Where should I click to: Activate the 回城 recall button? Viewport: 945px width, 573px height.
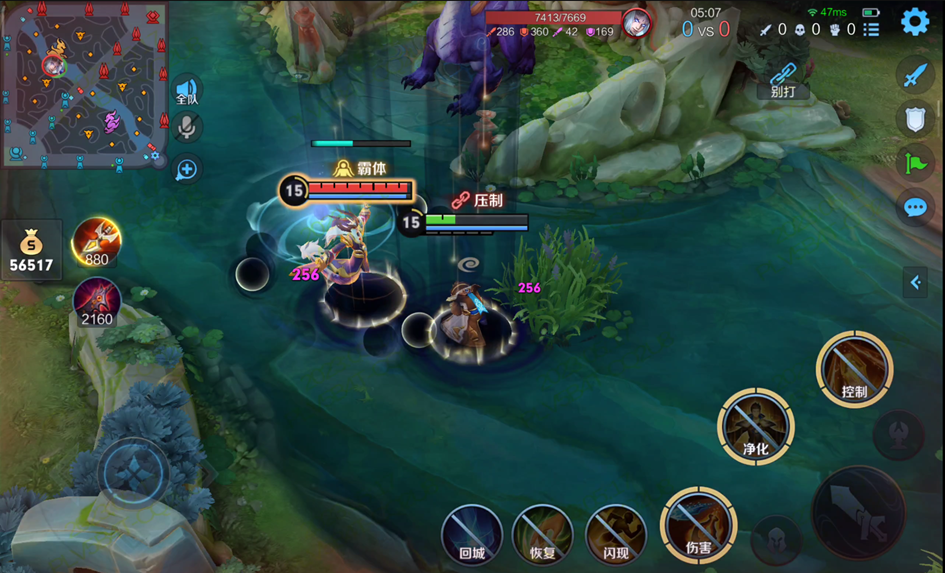472,534
